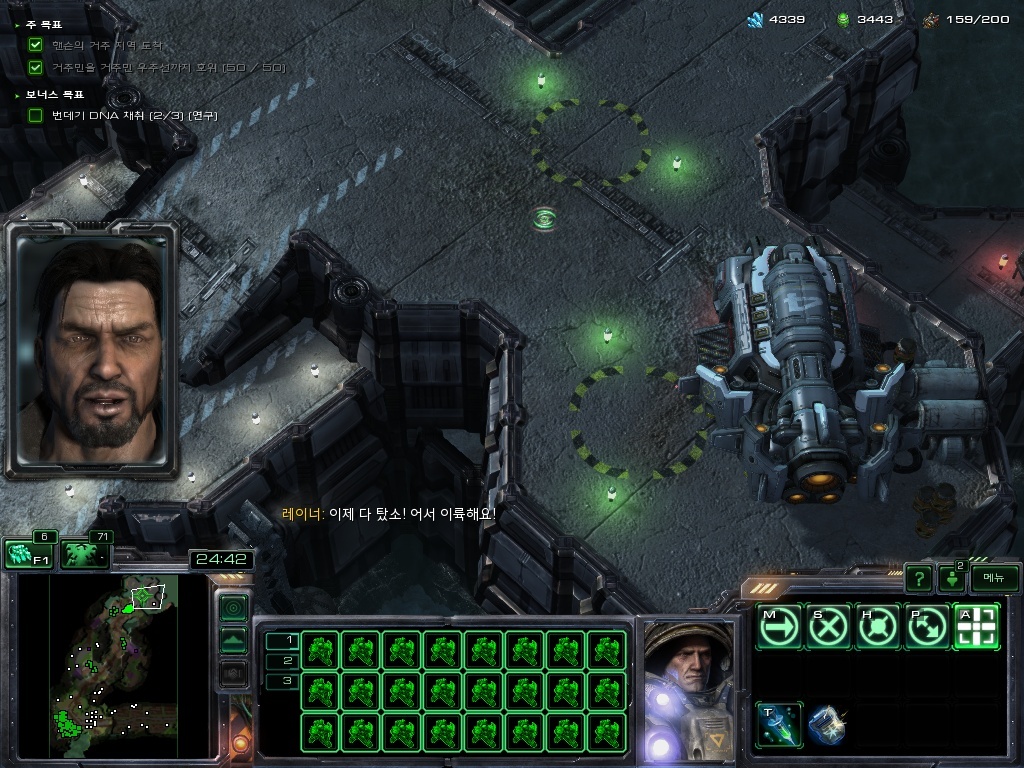Image resolution: width=1024 pixels, height=768 pixels.
Task: Open the question mark help button
Action: (x=918, y=578)
